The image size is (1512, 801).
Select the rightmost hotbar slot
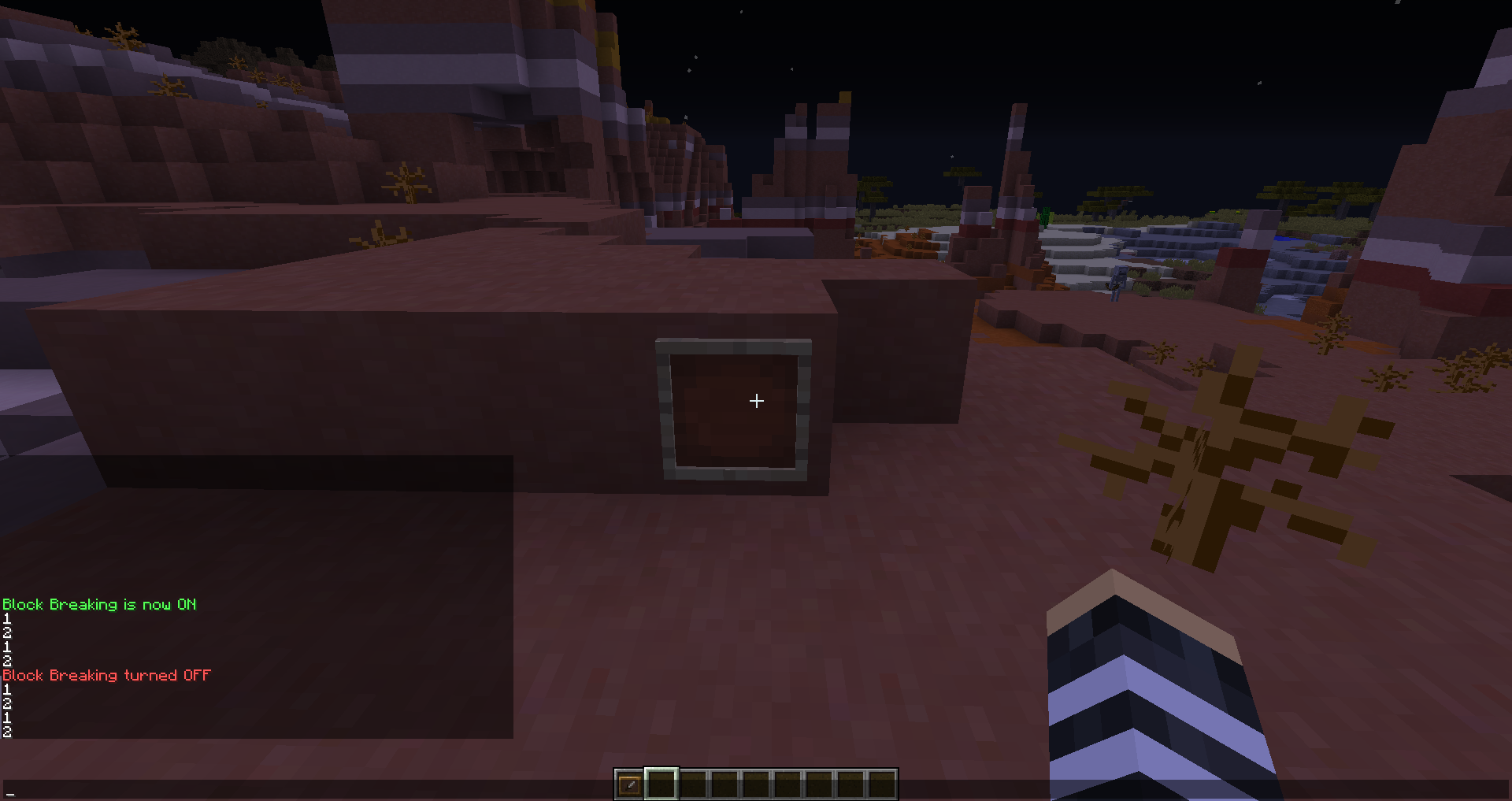[x=882, y=784]
